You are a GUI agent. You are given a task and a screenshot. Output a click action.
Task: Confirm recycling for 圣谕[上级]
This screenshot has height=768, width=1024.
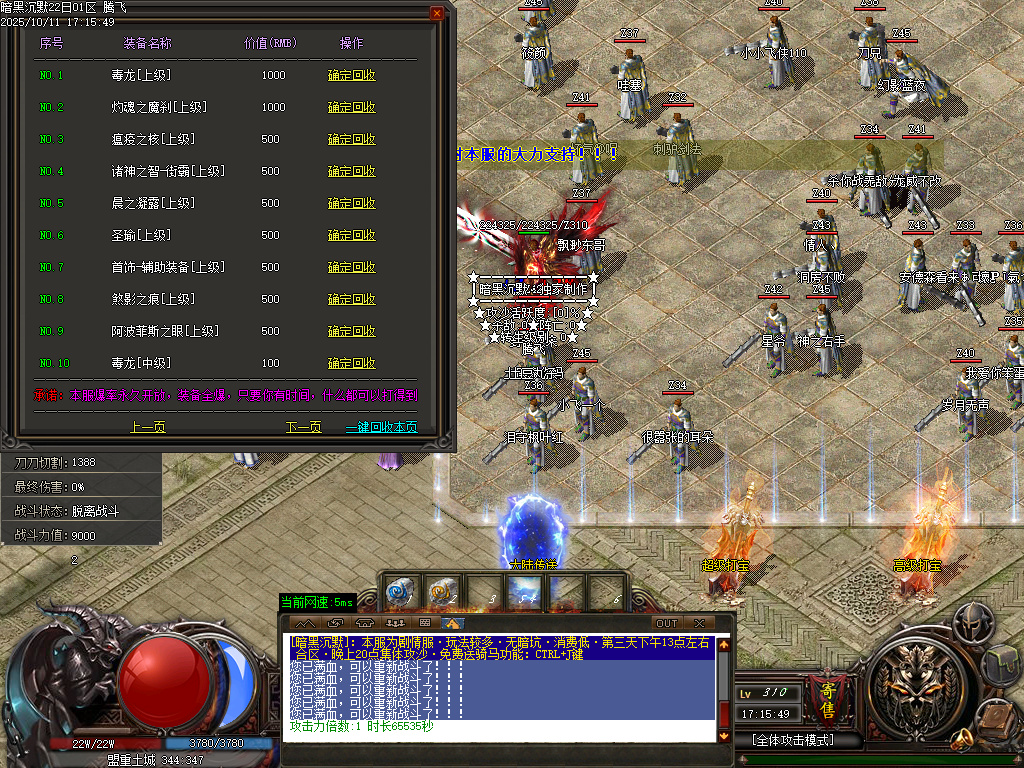[x=352, y=235]
